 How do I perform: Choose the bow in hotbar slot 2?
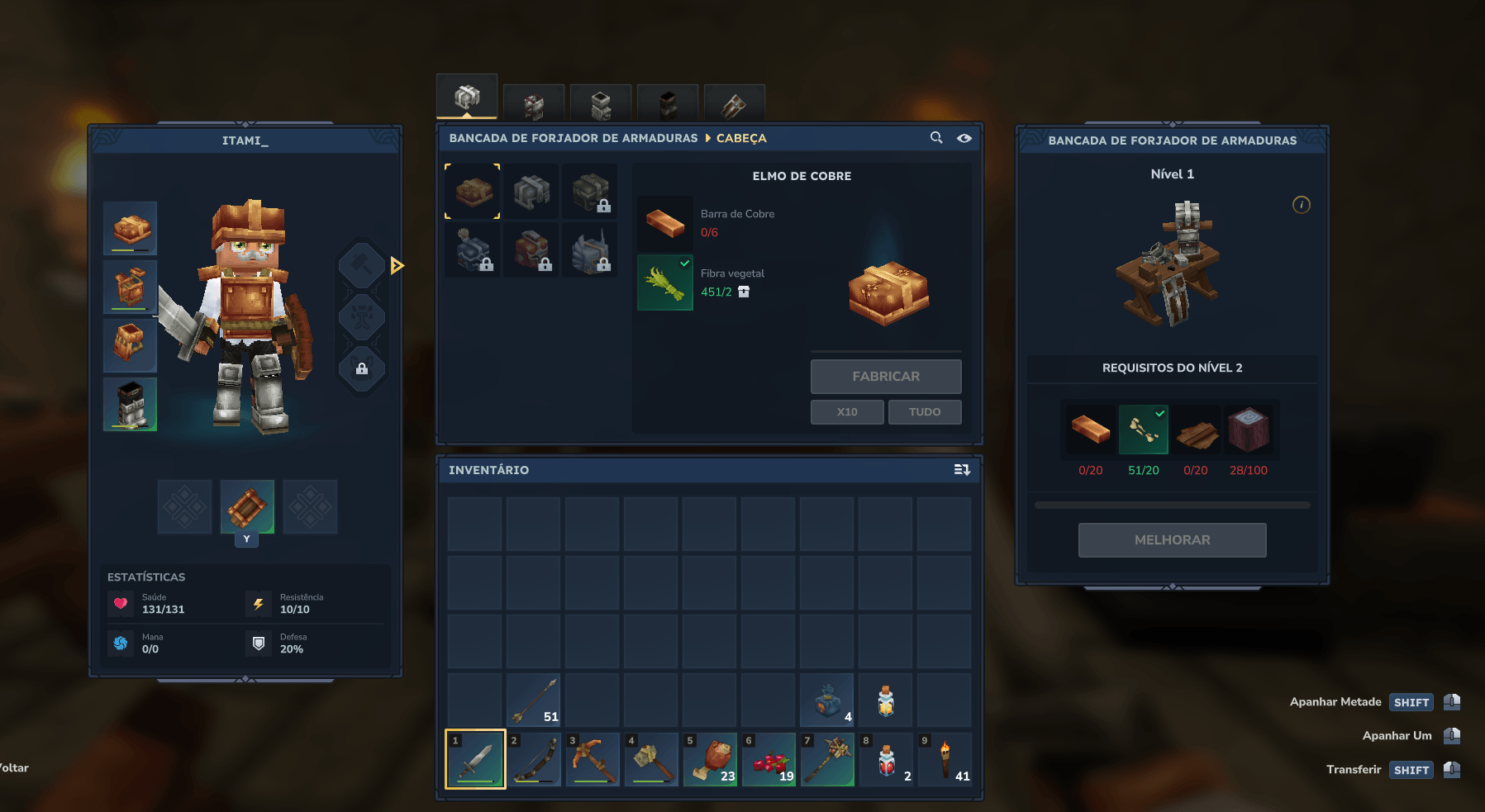pyautogui.click(x=534, y=760)
